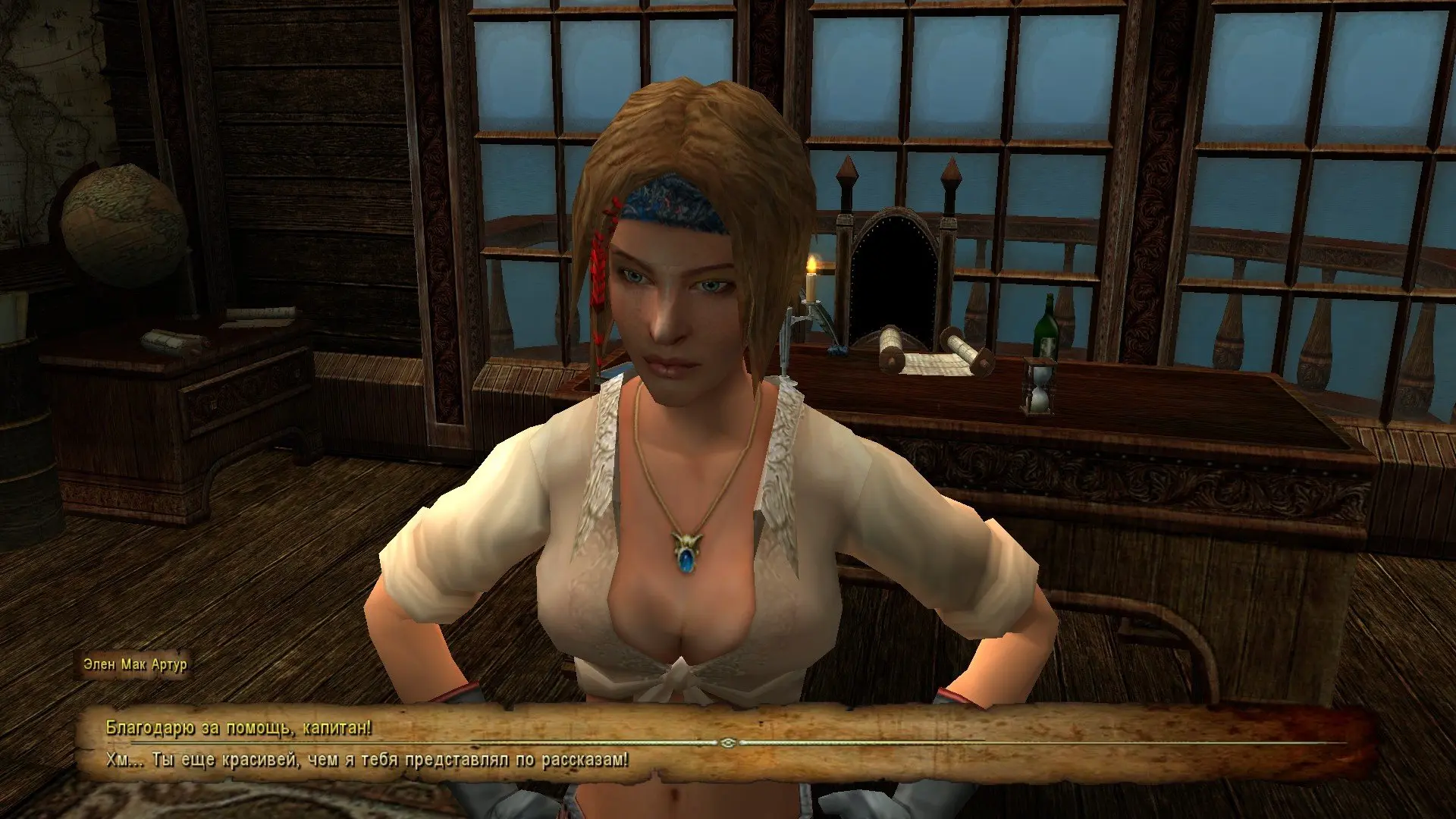Choose the reply "Хм... Ты еще красивей"
This screenshot has width=1456, height=819.
(x=367, y=760)
